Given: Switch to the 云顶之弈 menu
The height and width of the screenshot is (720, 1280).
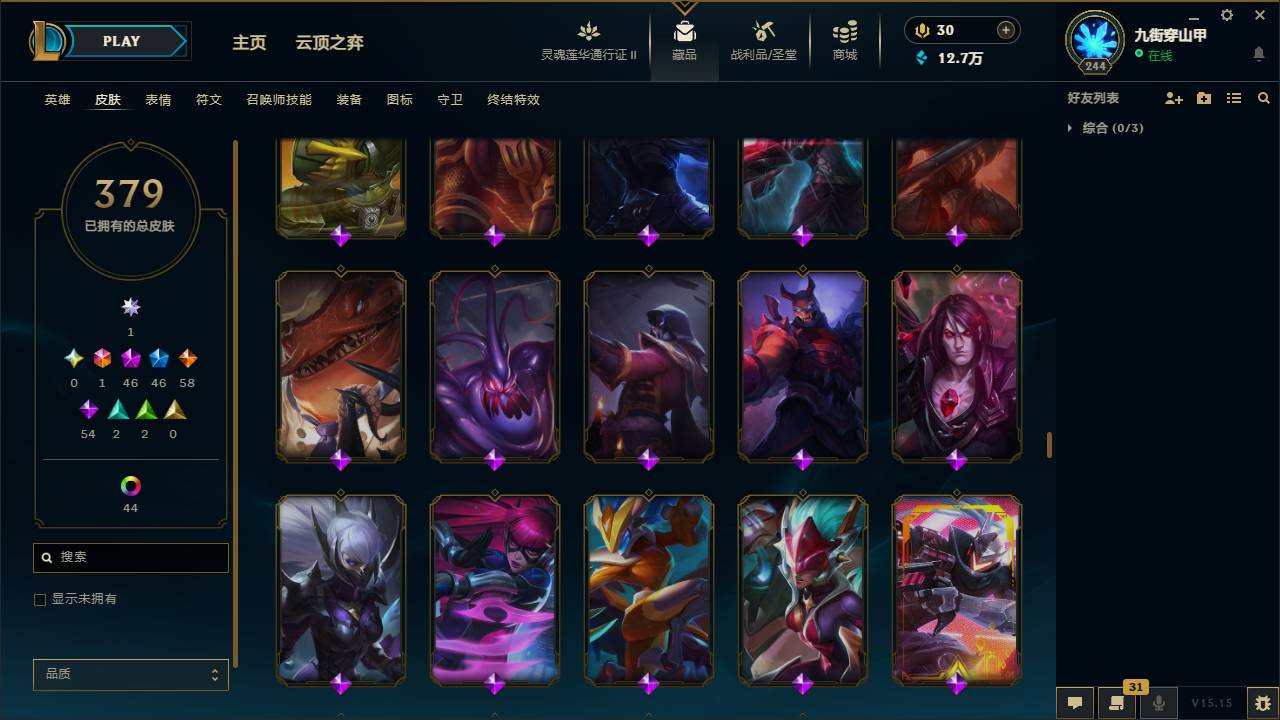Looking at the screenshot, I should click(x=330, y=42).
